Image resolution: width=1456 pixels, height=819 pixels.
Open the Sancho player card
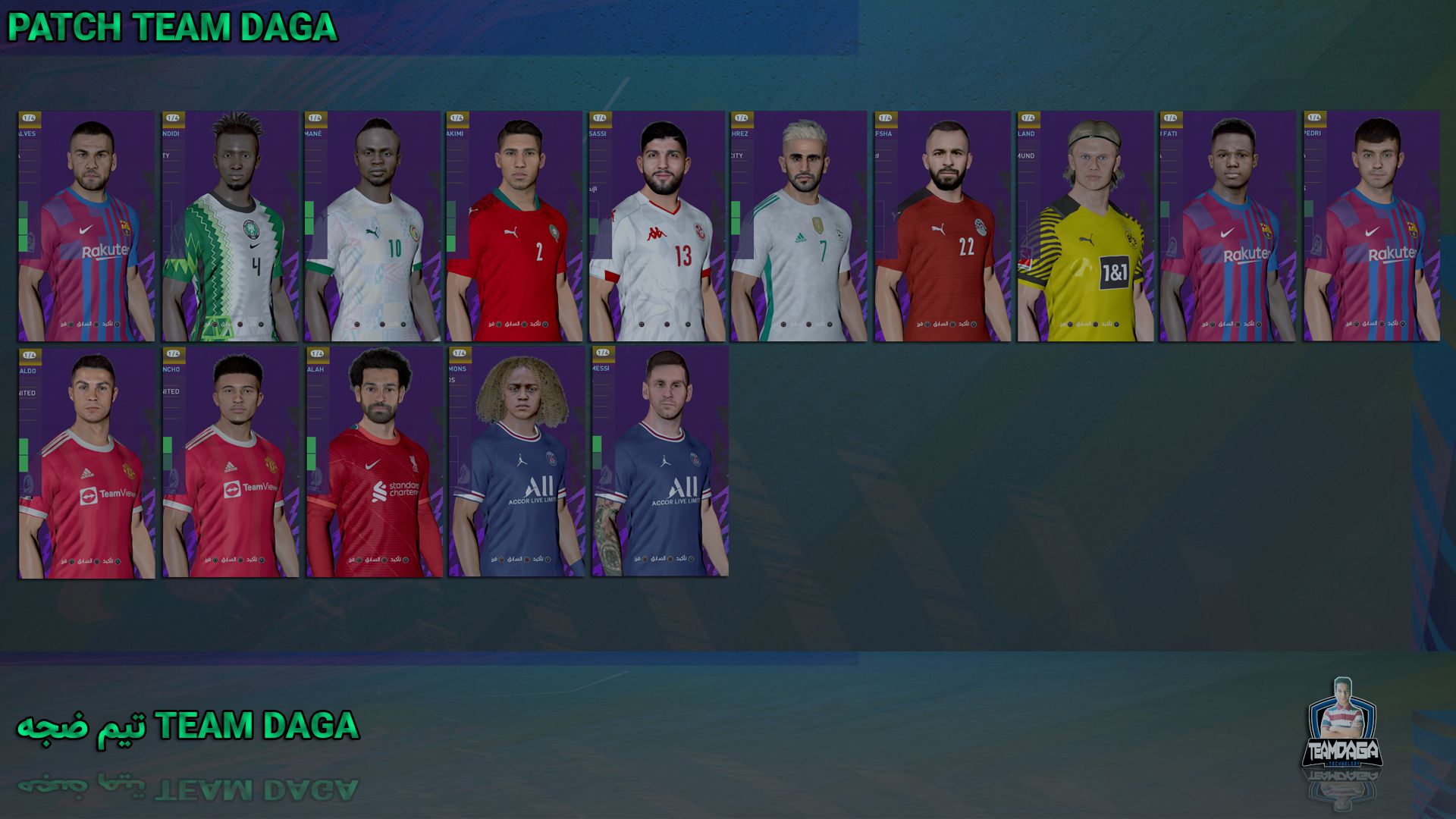(x=231, y=463)
